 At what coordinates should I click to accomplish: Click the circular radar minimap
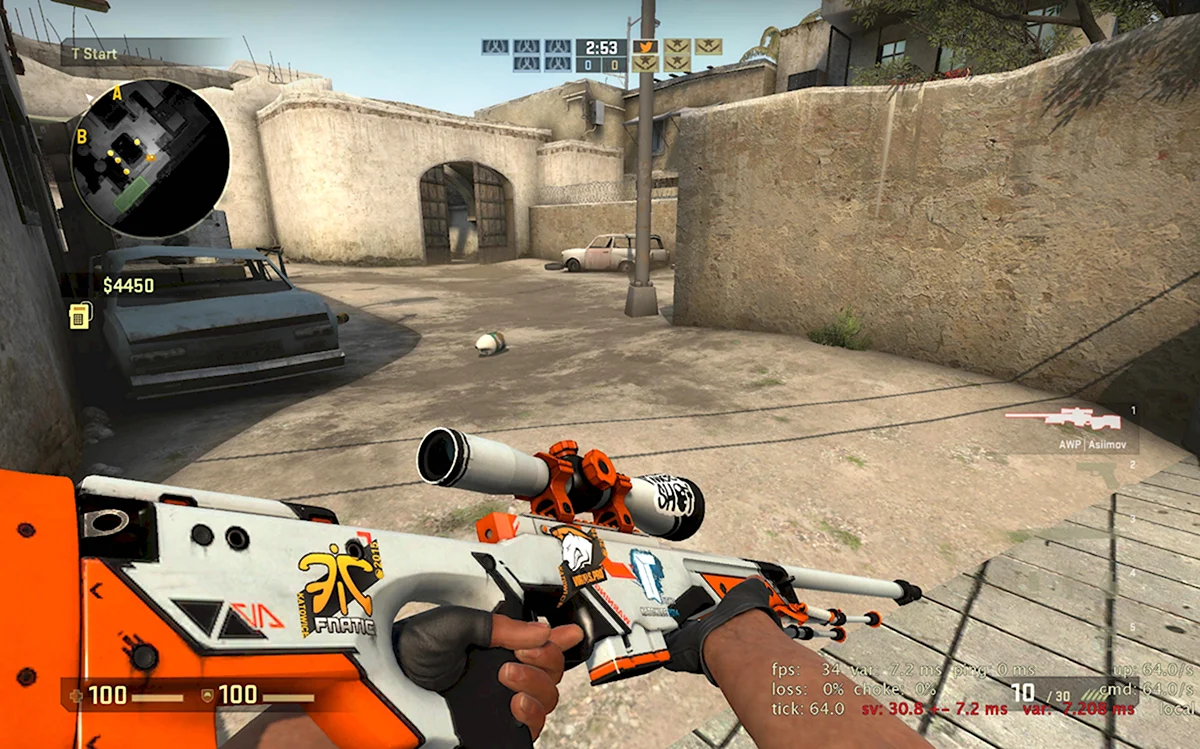(150, 158)
